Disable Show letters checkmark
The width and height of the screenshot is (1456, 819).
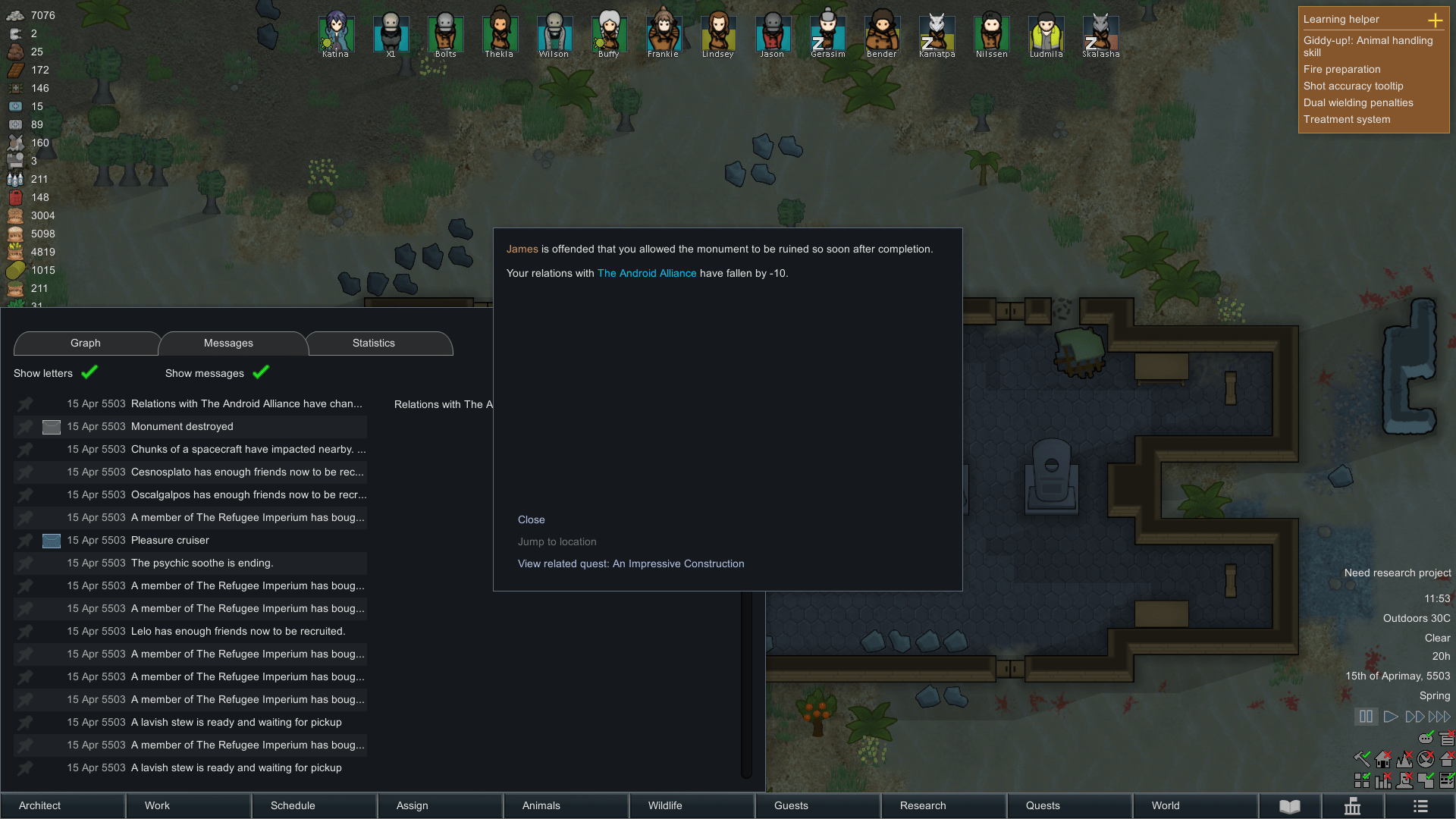click(x=89, y=372)
